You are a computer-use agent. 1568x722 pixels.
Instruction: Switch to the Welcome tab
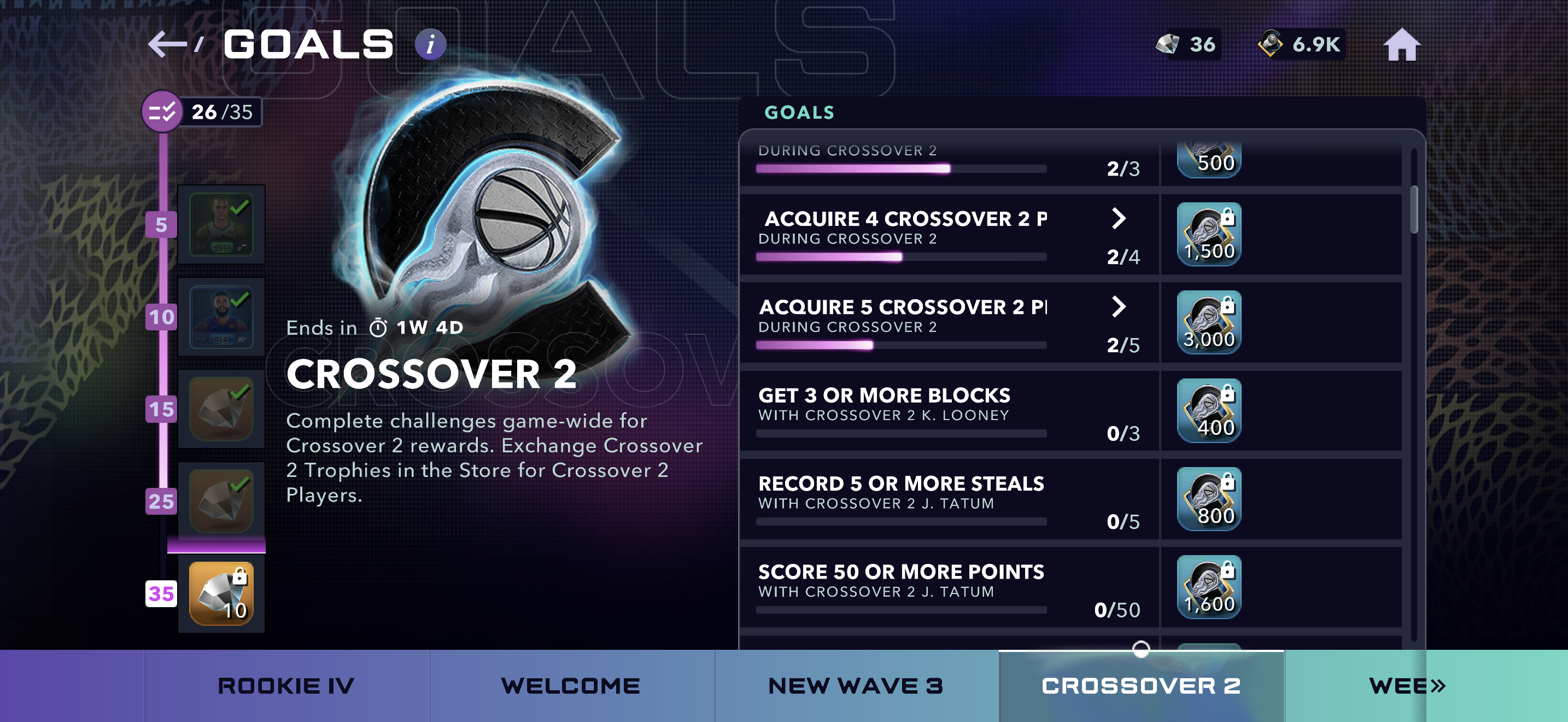tap(571, 686)
